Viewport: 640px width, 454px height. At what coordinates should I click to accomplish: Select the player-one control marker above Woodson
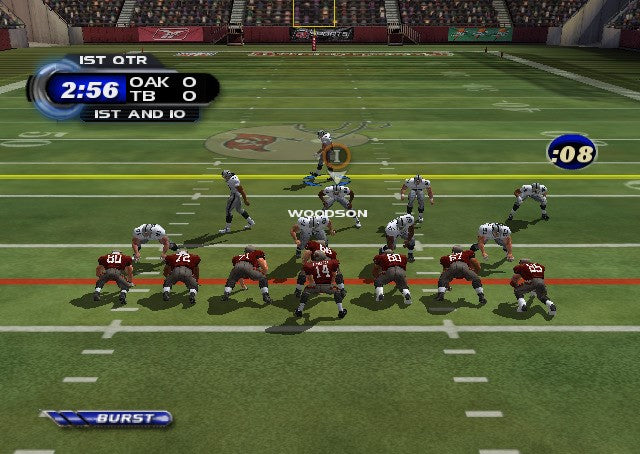337,155
